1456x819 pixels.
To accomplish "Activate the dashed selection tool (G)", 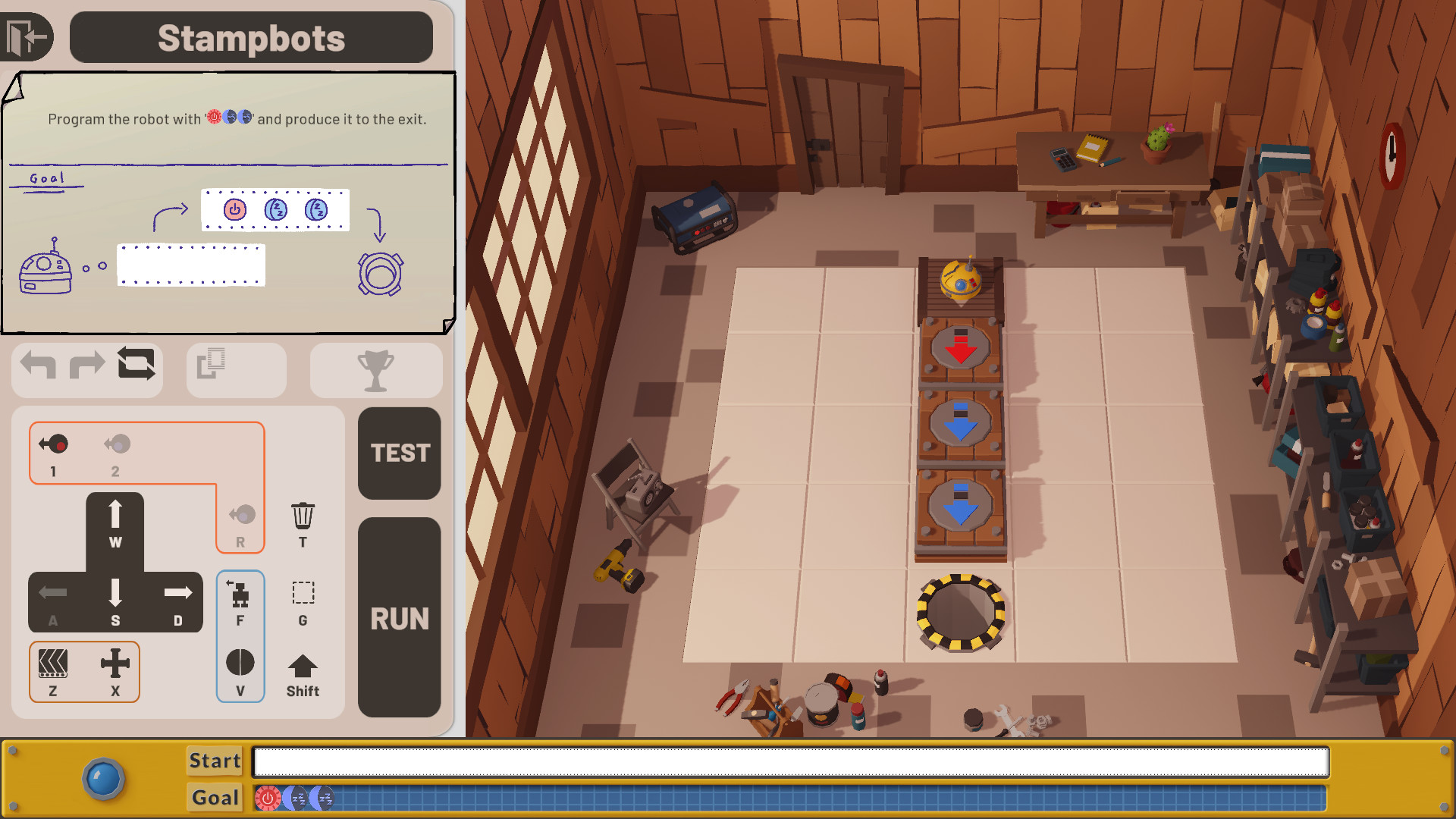I will click(302, 594).
